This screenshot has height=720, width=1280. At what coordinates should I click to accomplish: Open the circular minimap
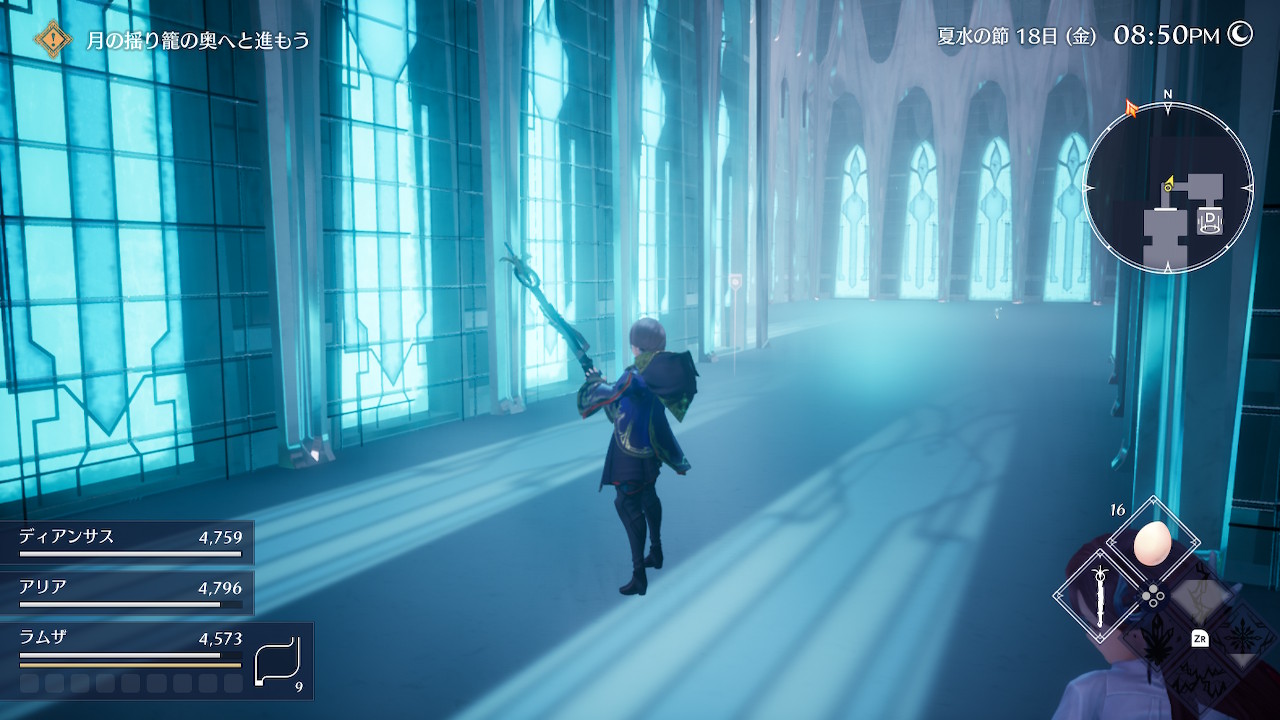[1167, 188]
